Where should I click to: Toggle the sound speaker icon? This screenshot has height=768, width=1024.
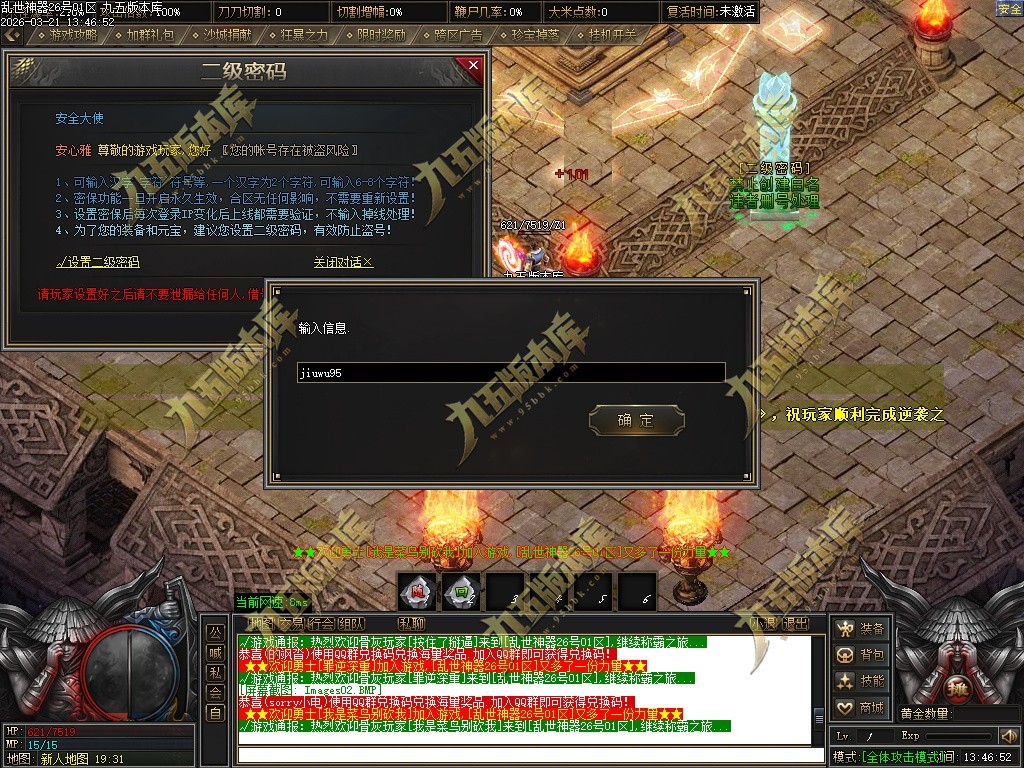click(1007, 736)
